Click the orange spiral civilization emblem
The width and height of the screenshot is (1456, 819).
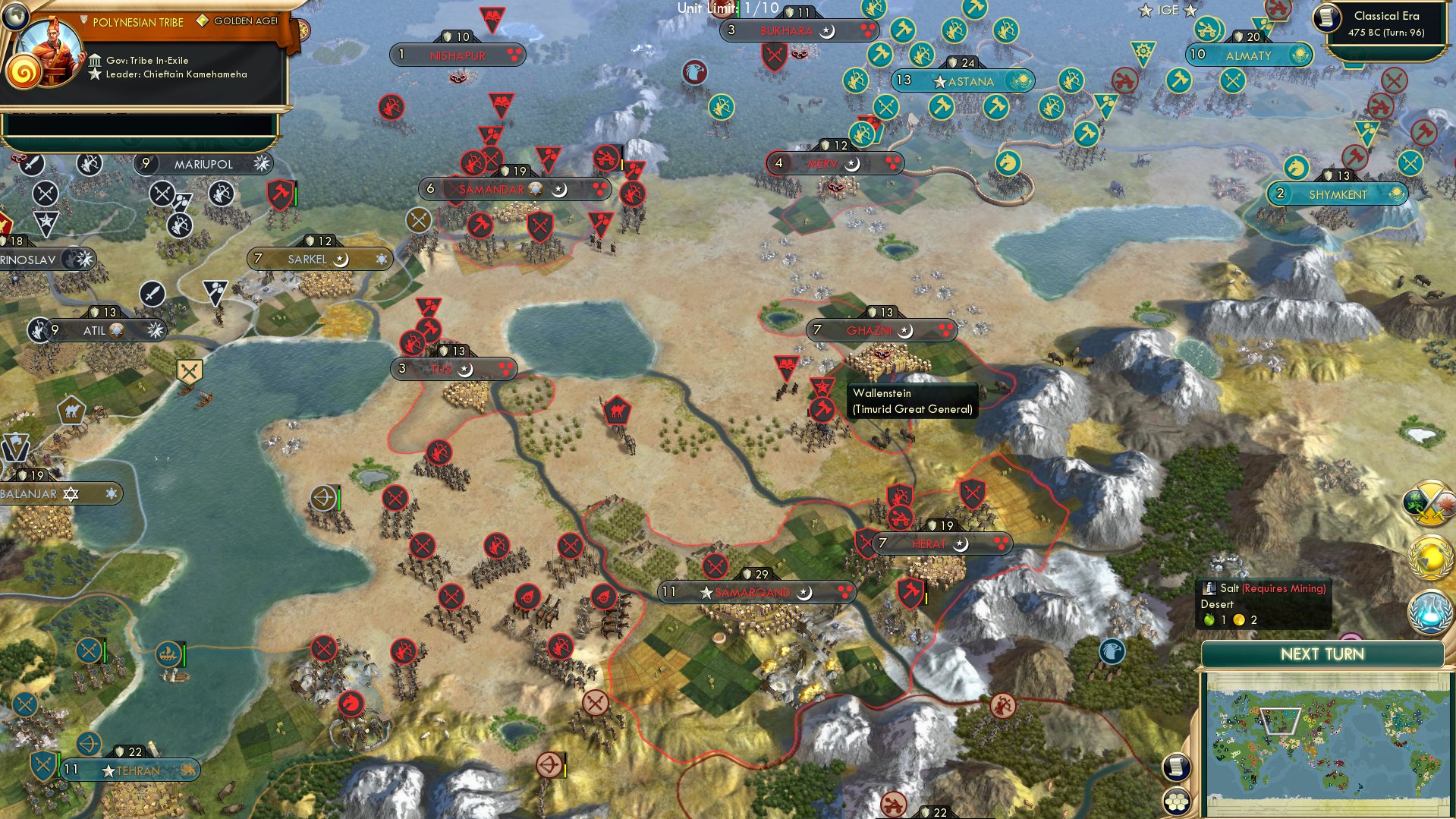point(24,74)
